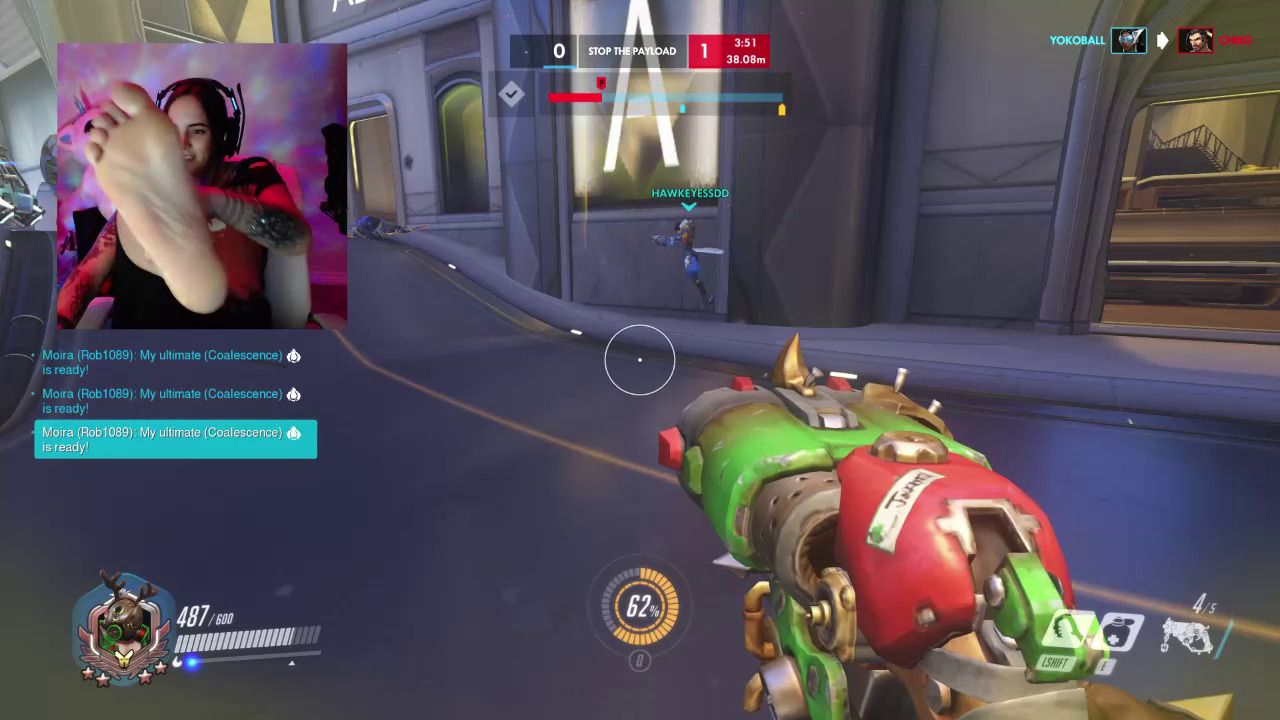Click the Stop the Payload objective banner
This screenshot has width=1280, height=720.
click(632, 51)
